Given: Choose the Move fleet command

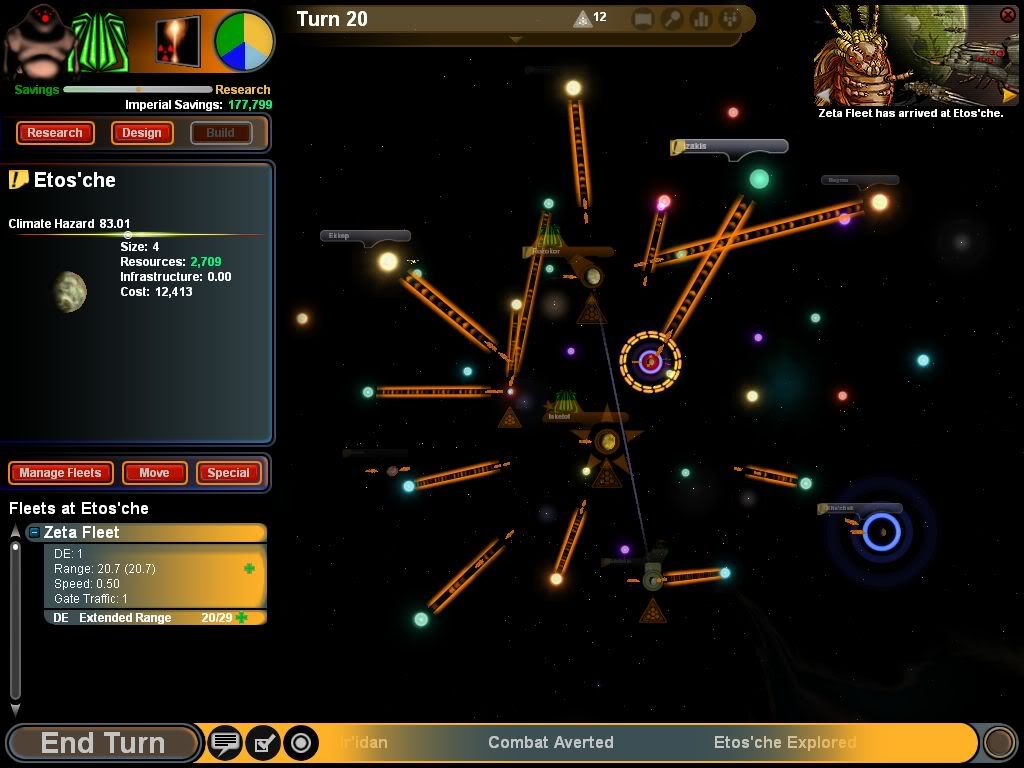Looking at the screenshot, I should click(x=154, y=473).
